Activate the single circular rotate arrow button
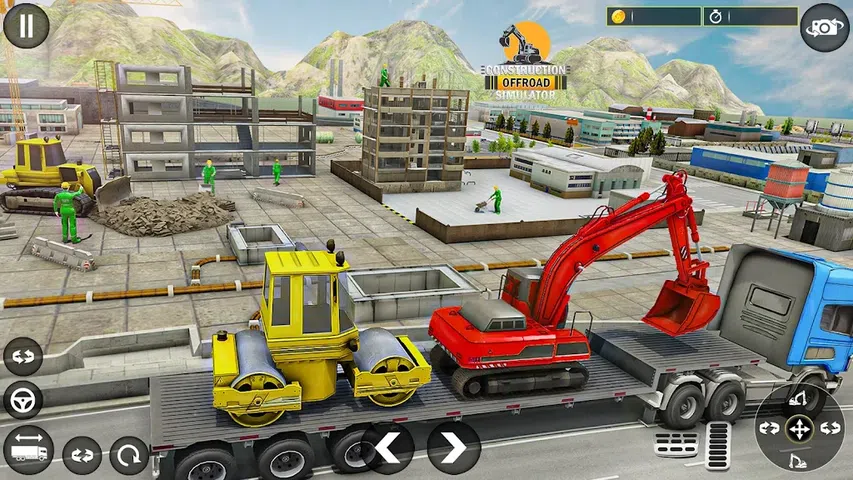Screen dimensions: 853x480 [129, 455]
